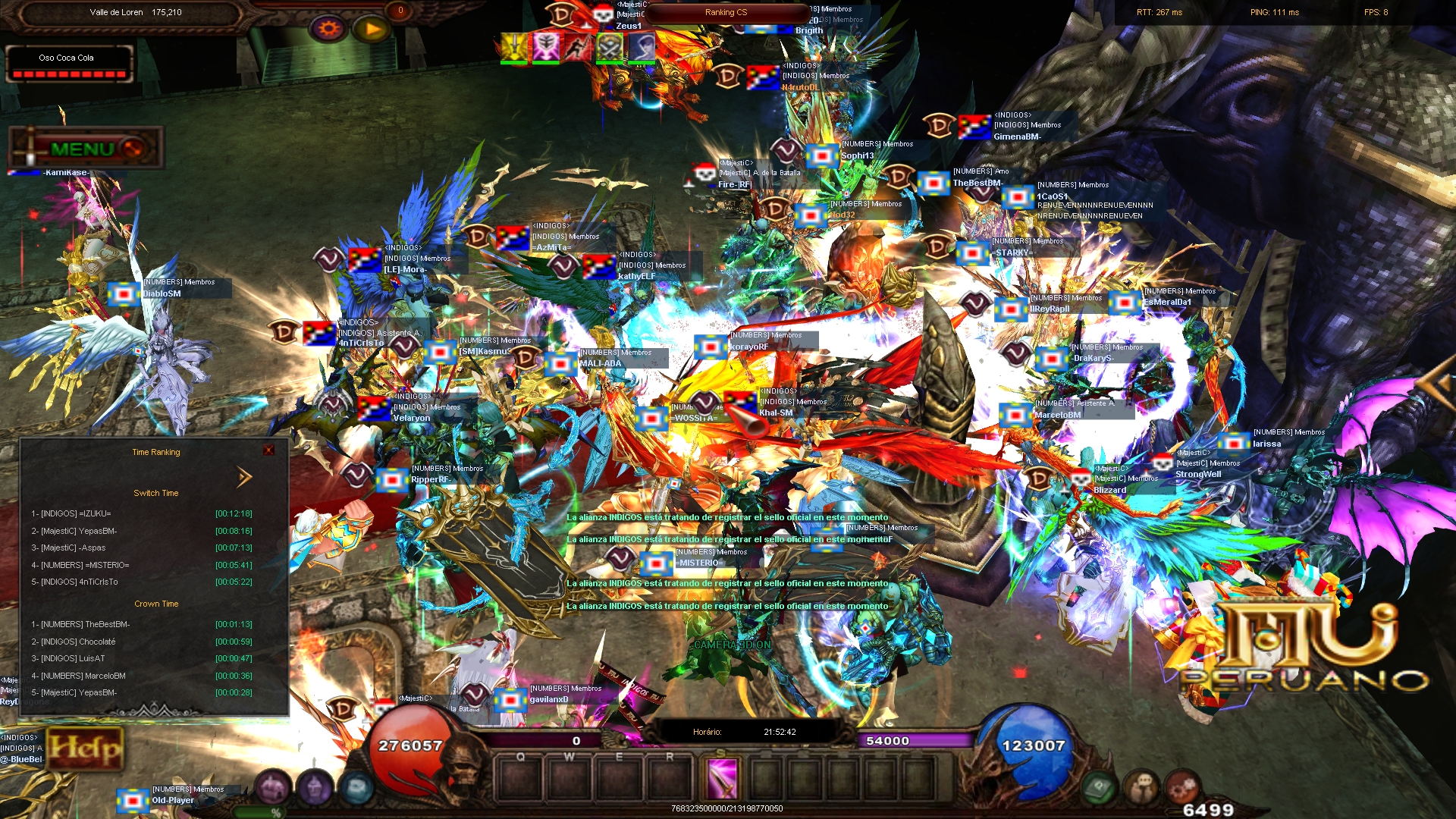Open the treasure chest inventory icon
Image resolution: width=1456 pixels, height=819 pixels.
(273, 787)
